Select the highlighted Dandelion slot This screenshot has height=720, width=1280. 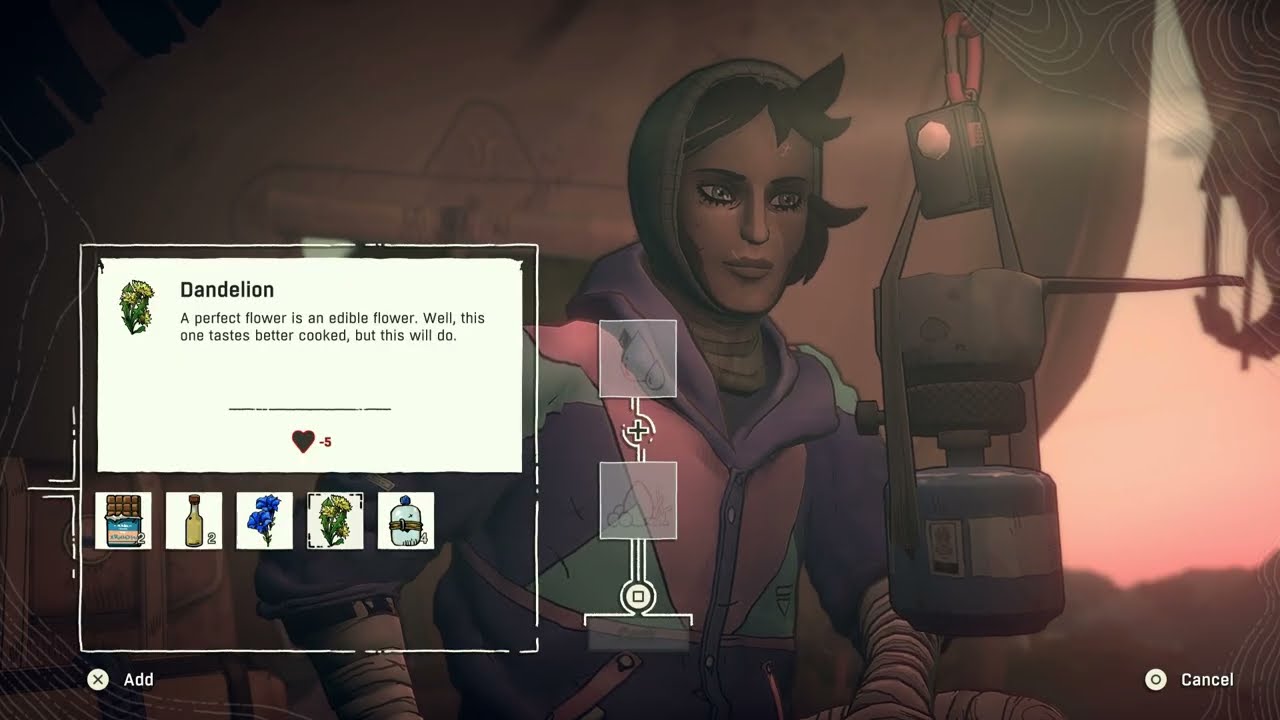[335, 520]
